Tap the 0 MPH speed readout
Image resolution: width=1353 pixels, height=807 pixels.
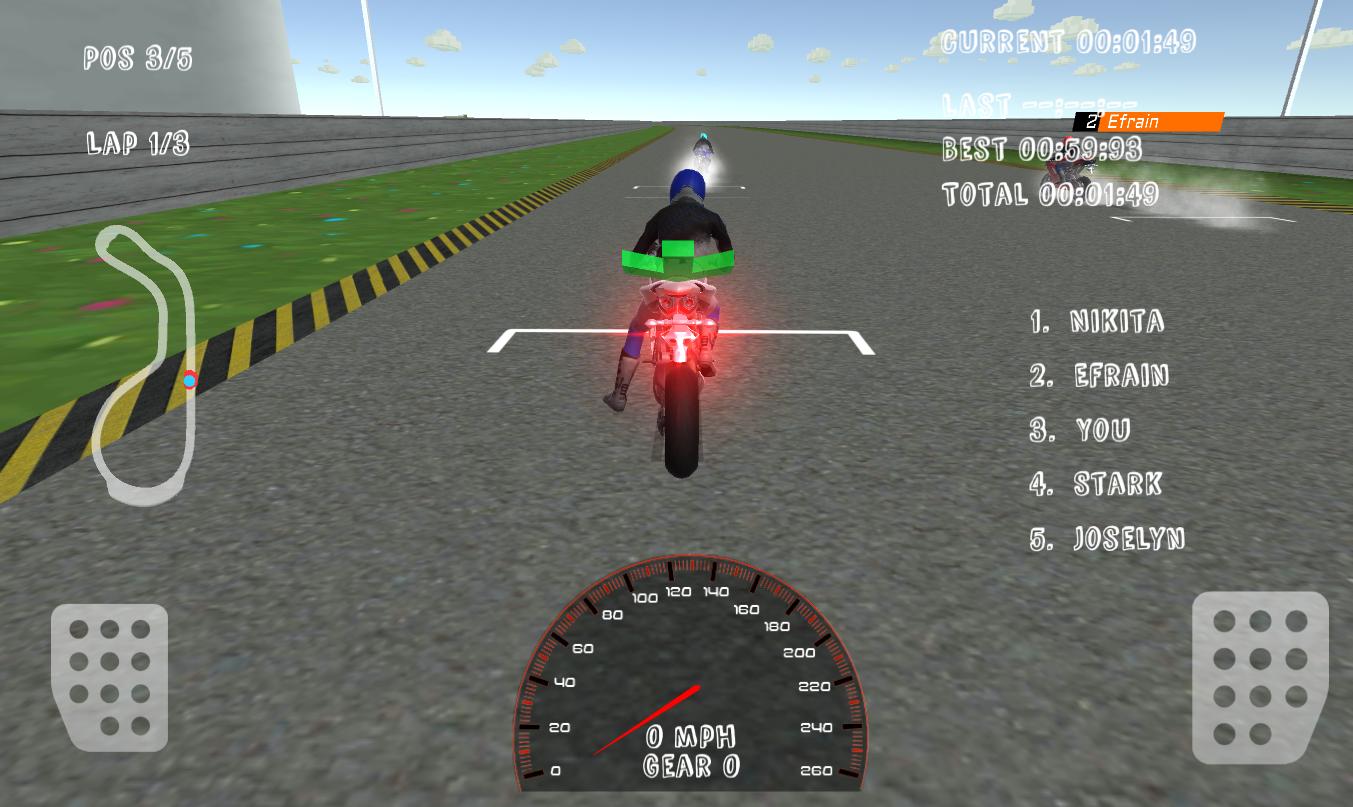click(x=690, y=738)
